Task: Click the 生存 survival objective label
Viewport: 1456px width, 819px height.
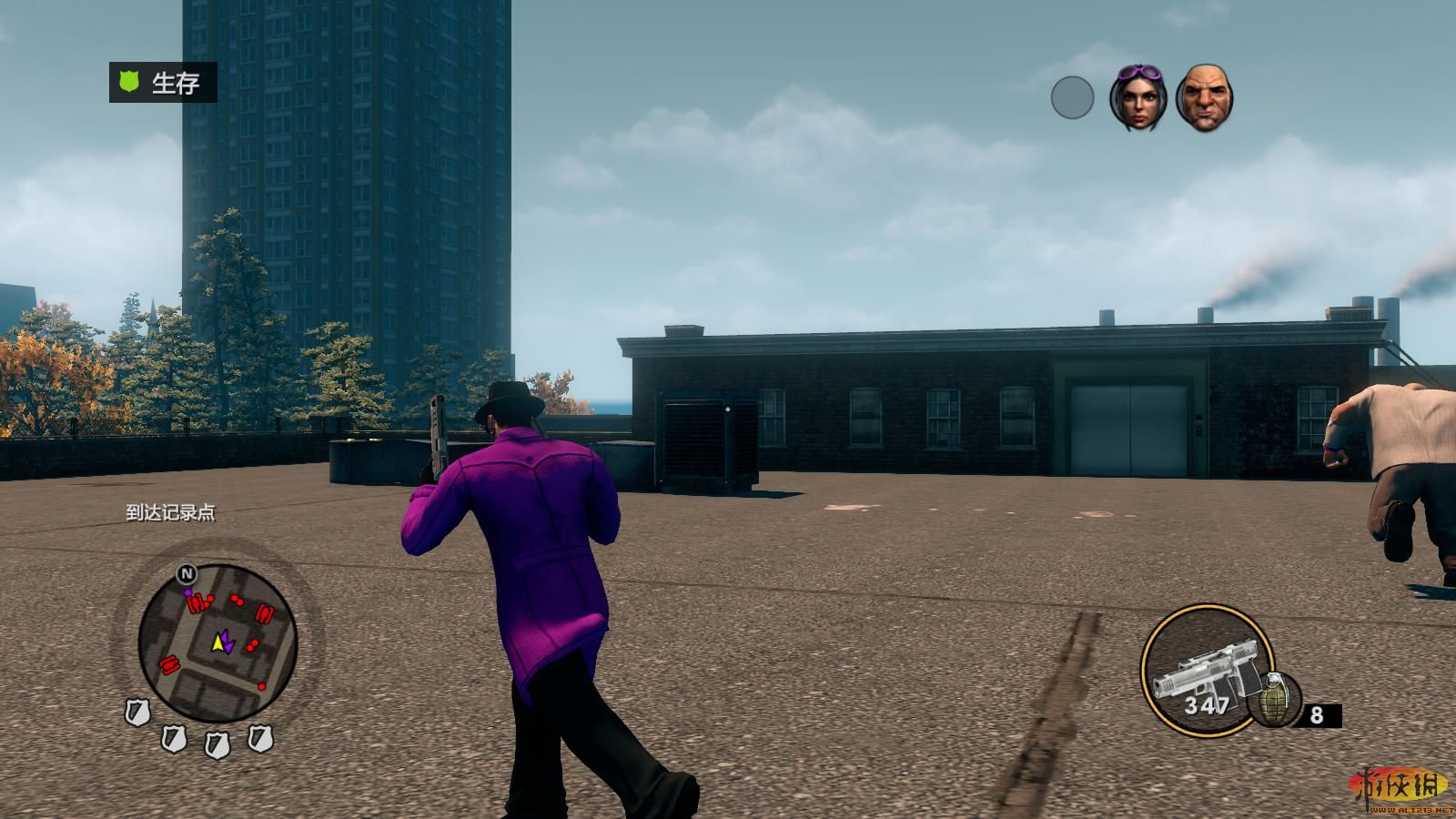Action: 163,83
